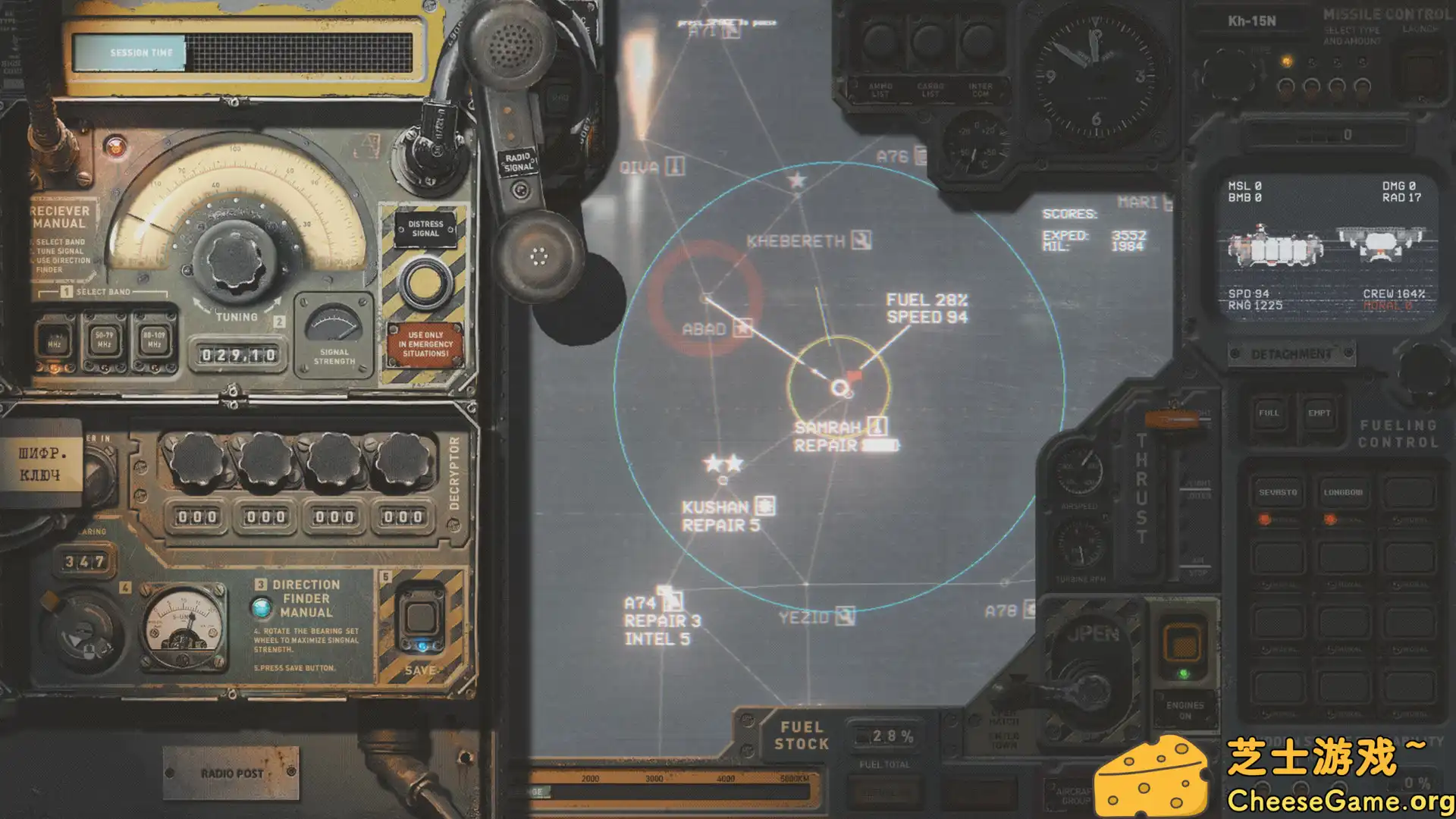Select the MISSILE CONTROL panel header

pos(1389,13)
